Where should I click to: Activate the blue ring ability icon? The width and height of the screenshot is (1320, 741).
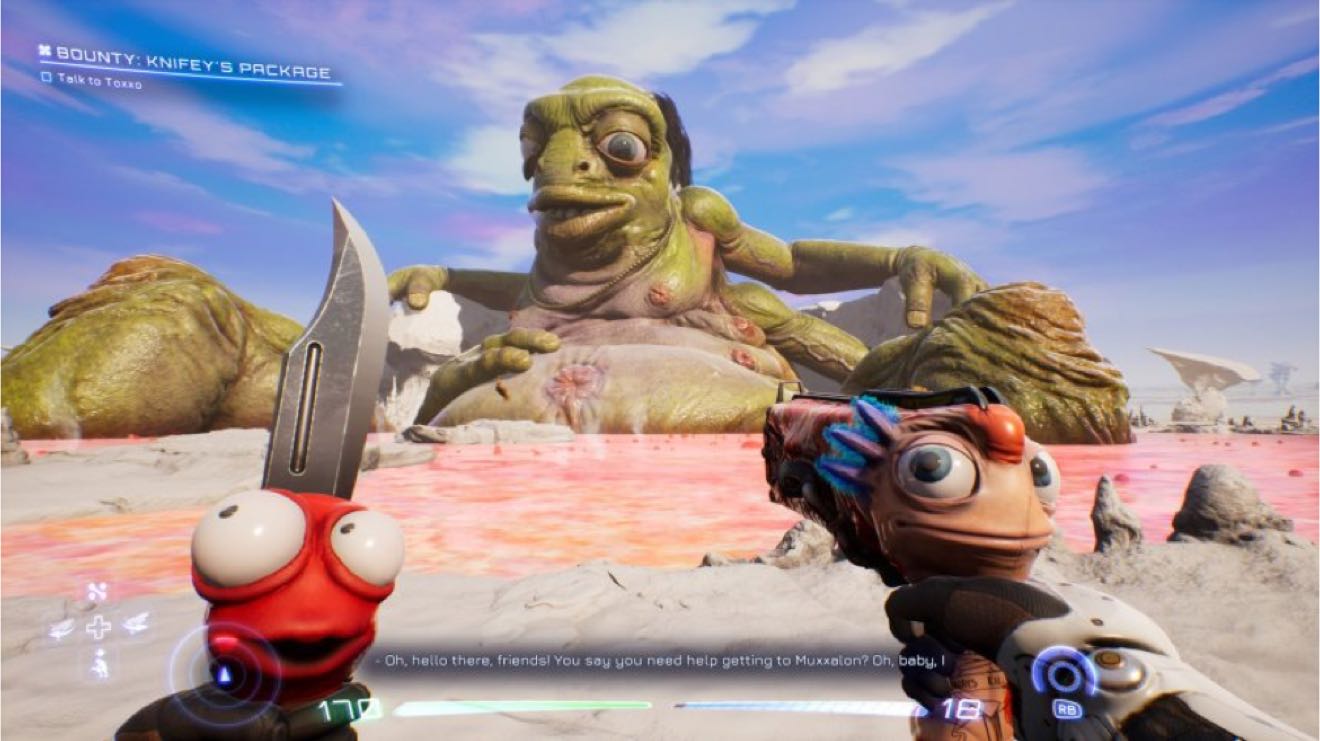click(x=1066, y=671)
